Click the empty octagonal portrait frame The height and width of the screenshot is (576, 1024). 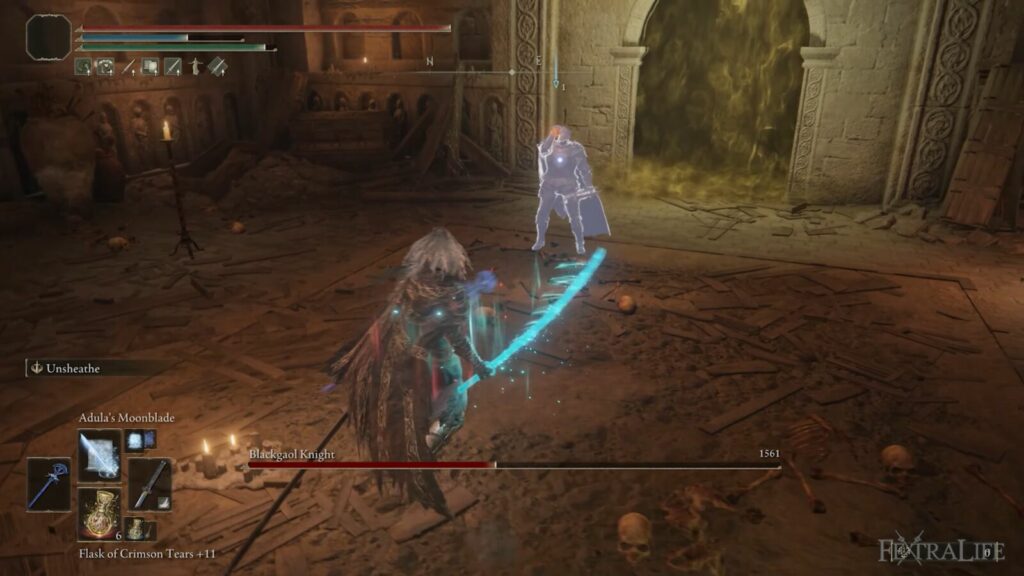click(x=48, y=37)
